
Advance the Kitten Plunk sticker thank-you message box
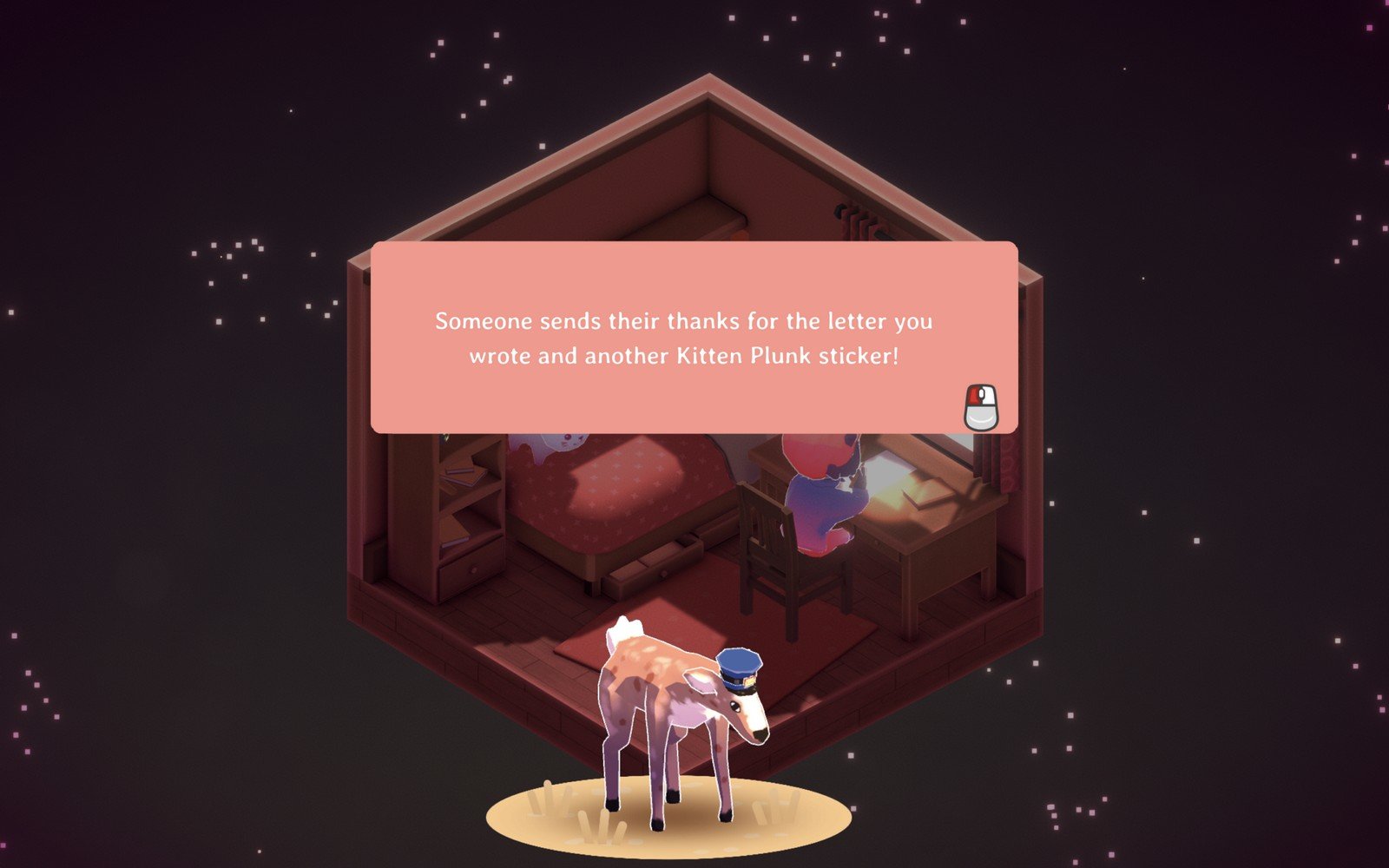click(981, 407)
